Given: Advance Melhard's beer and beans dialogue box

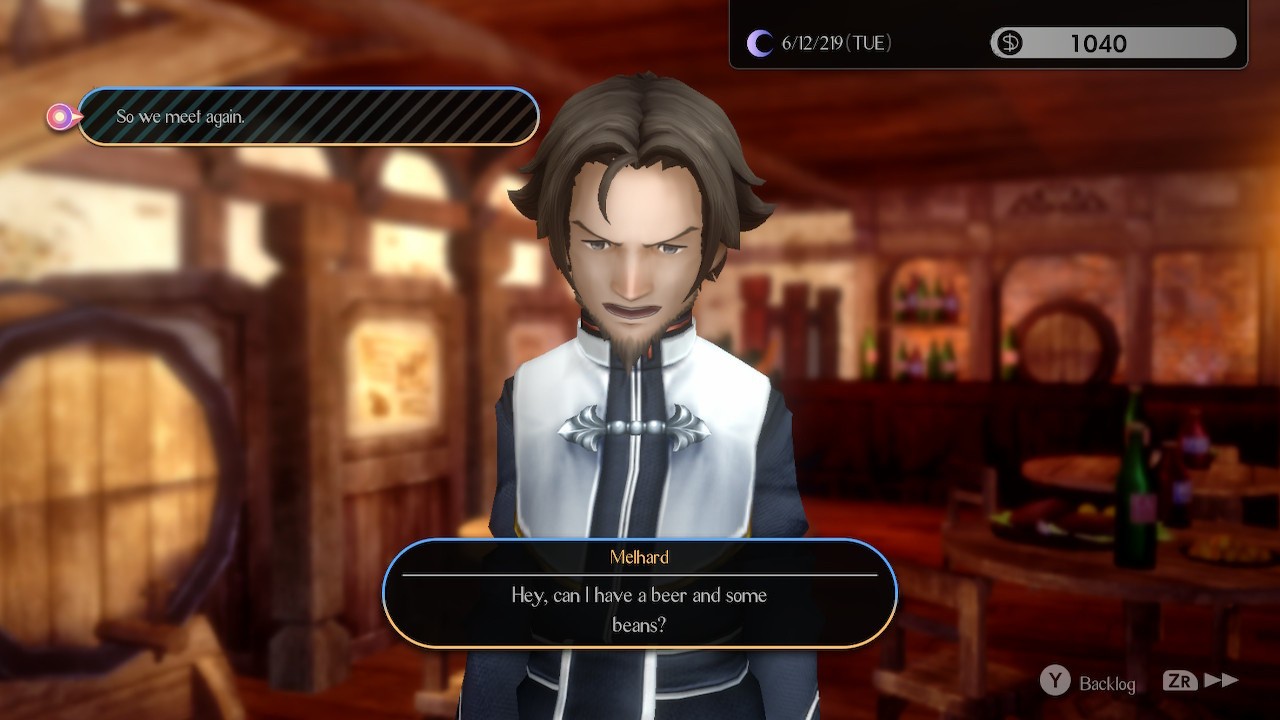Looking at the screenshot, I should coord(640,594).
